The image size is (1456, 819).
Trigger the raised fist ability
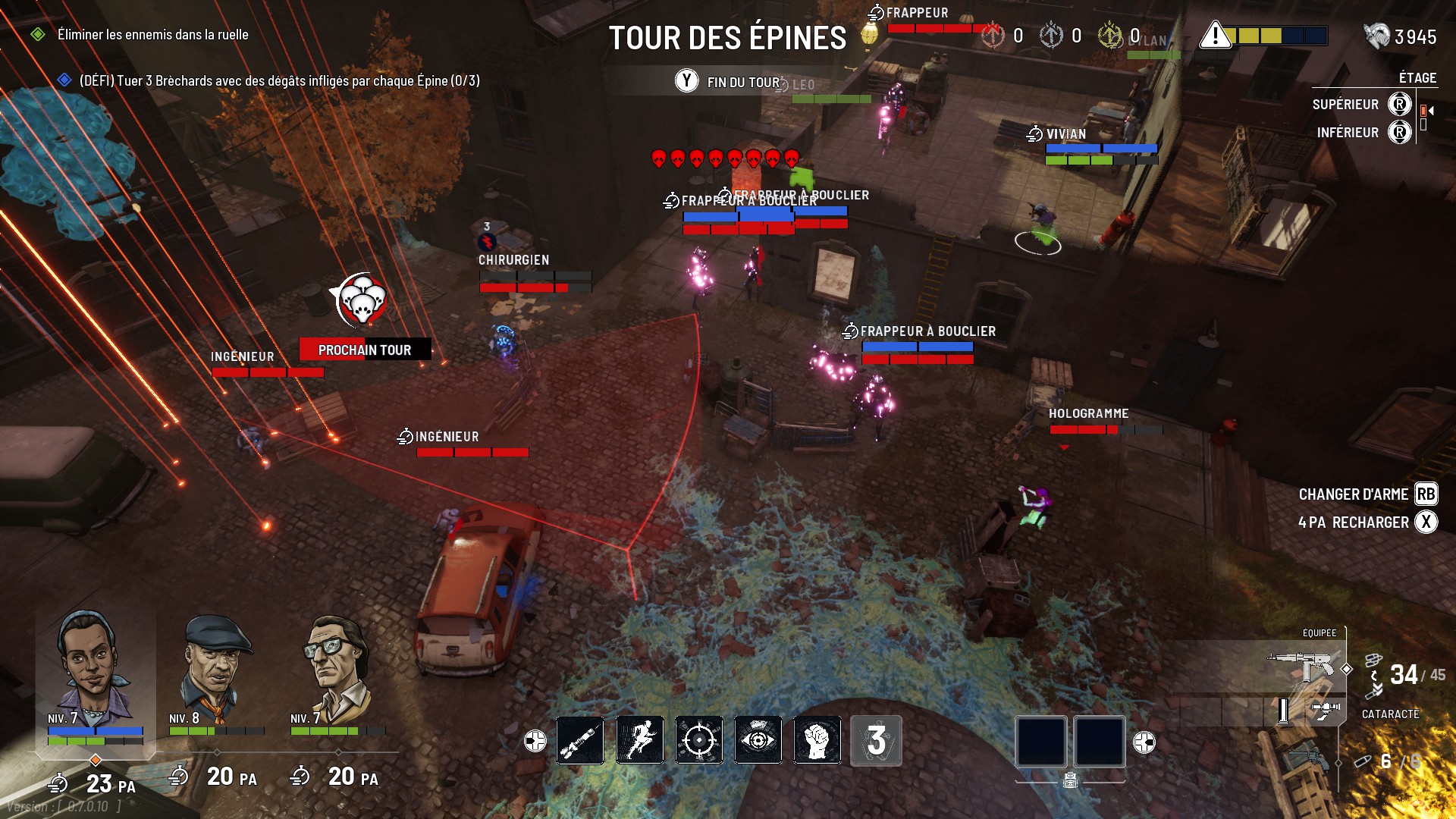click(817, 740)
